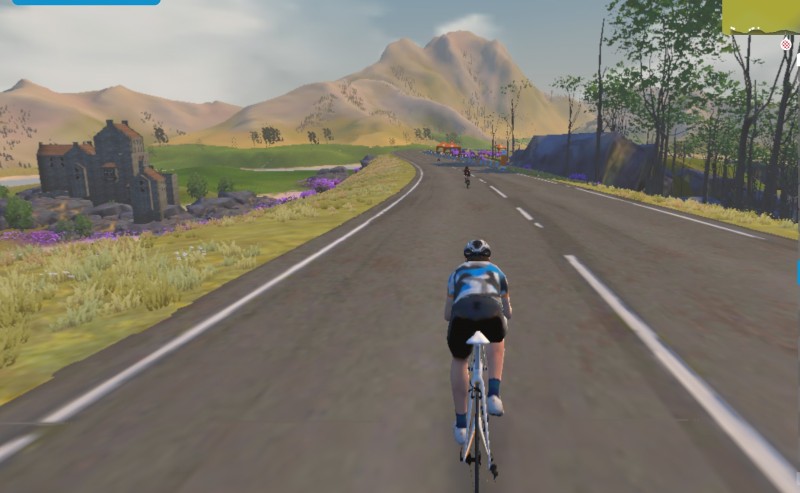The width and height of the screenshot is (800, 493).
Task: Click the yellow minimap panel
Action: pyautogui.click(x=761, y=16)
